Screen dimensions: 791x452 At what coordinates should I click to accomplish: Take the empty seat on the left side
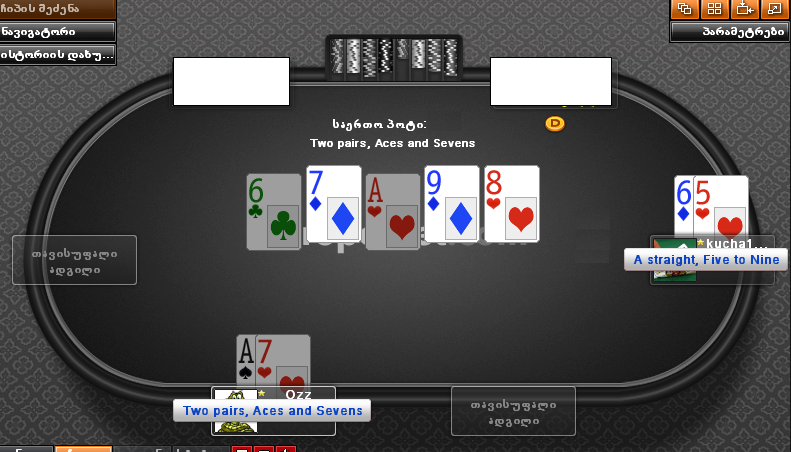tap(74, 260)
